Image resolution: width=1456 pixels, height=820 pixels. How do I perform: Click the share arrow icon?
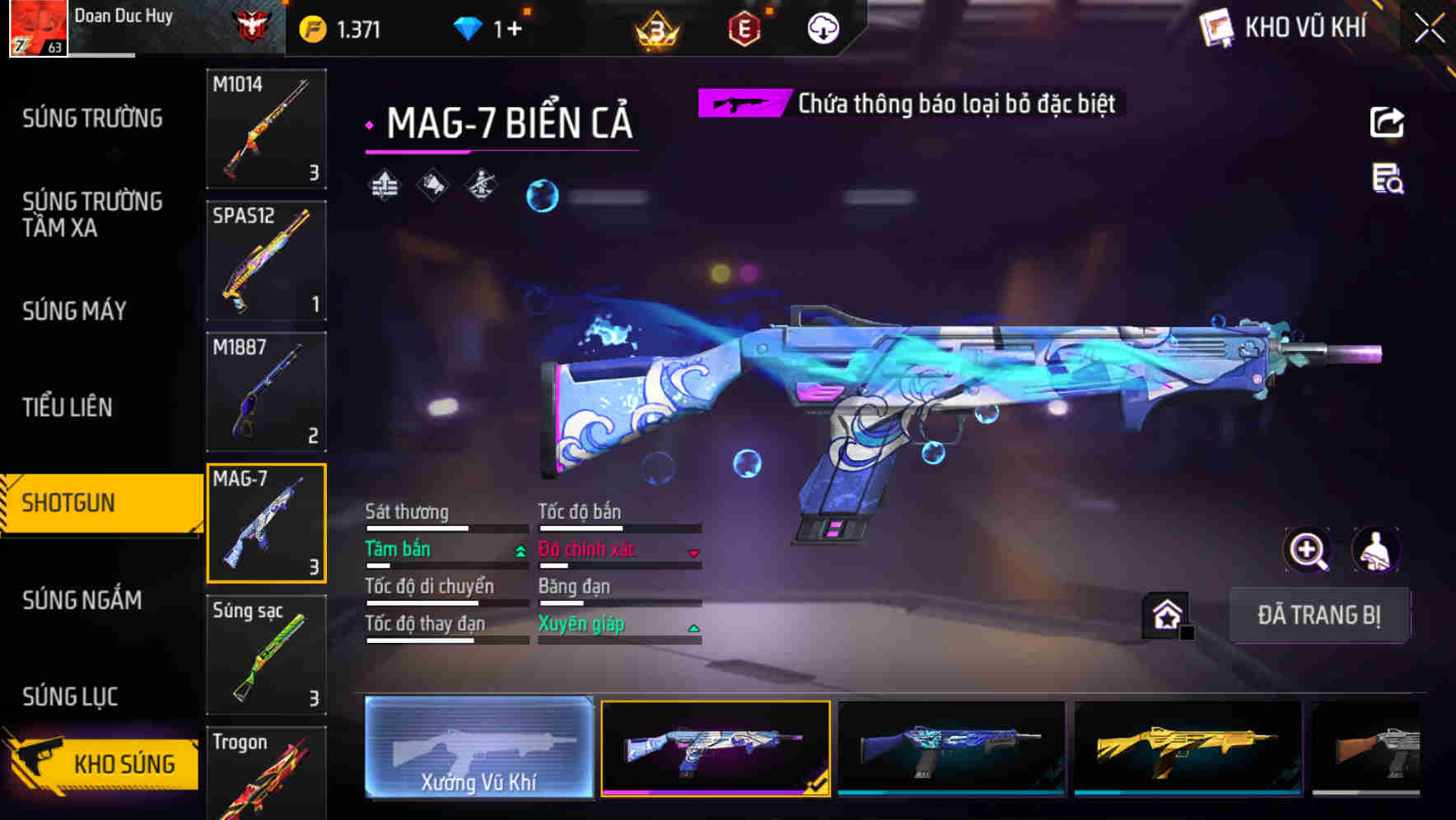tap(1387, 123)
